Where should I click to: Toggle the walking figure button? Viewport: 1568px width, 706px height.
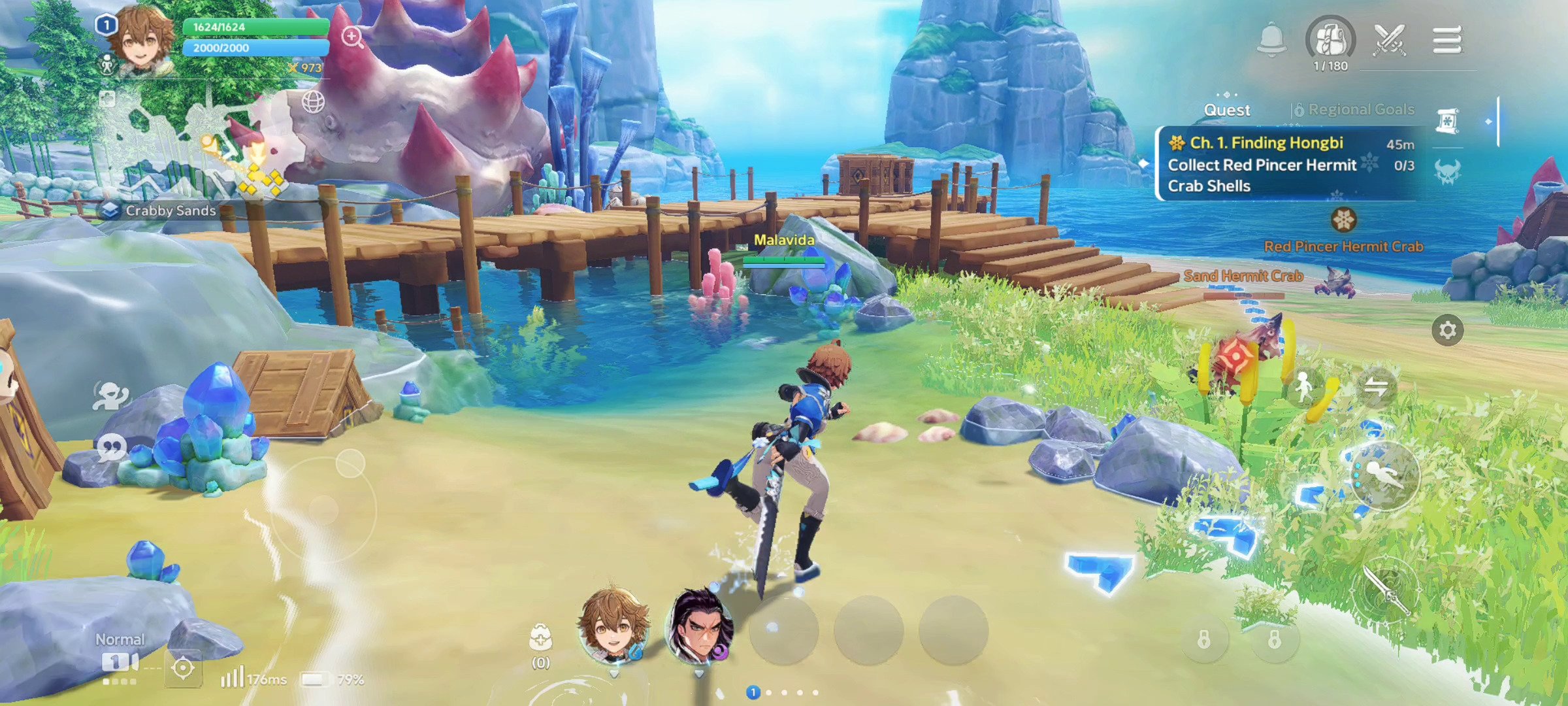[1304, 388]
